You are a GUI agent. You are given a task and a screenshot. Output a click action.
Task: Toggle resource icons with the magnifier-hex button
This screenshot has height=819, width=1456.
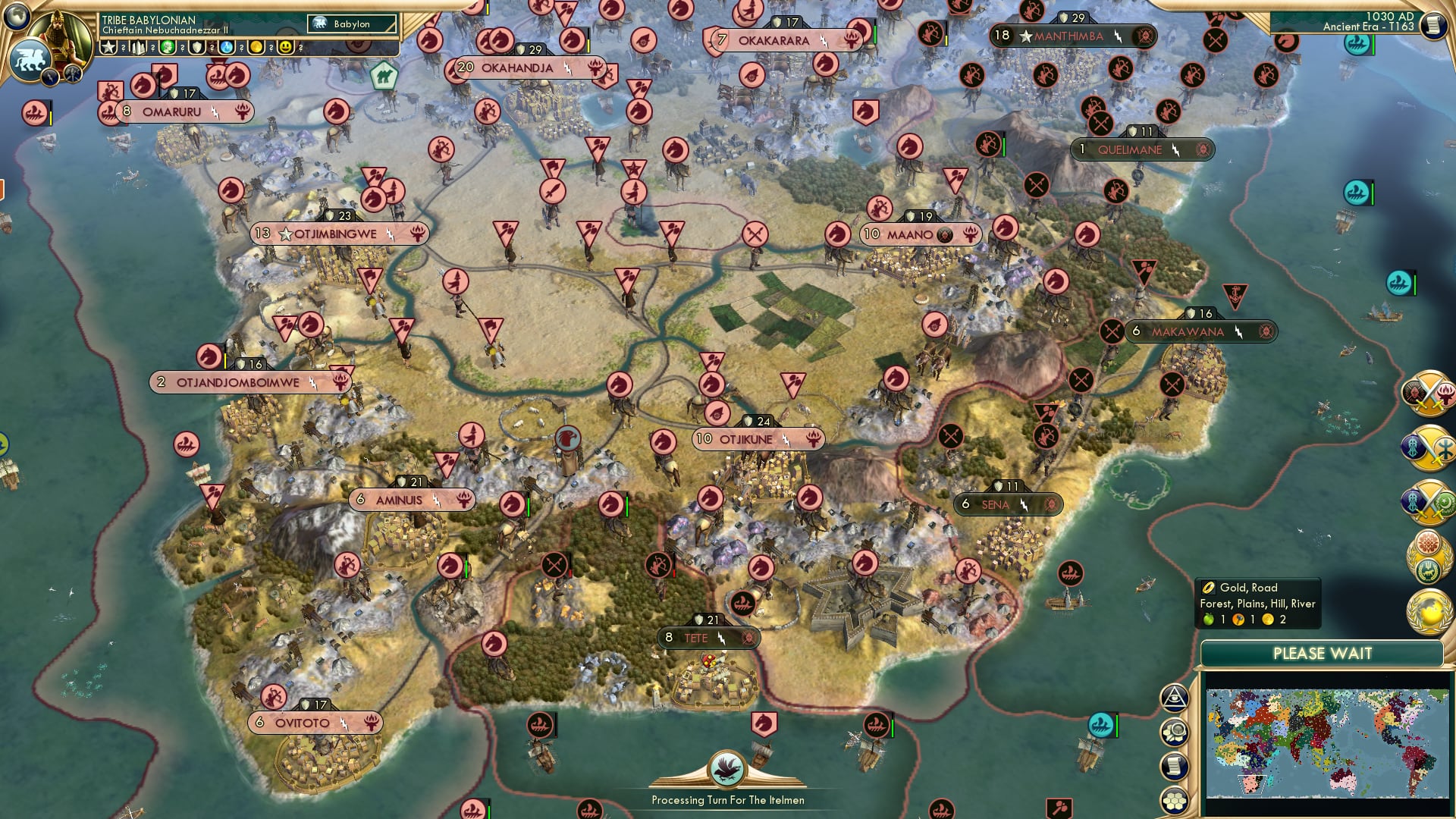coord(1175,732)
